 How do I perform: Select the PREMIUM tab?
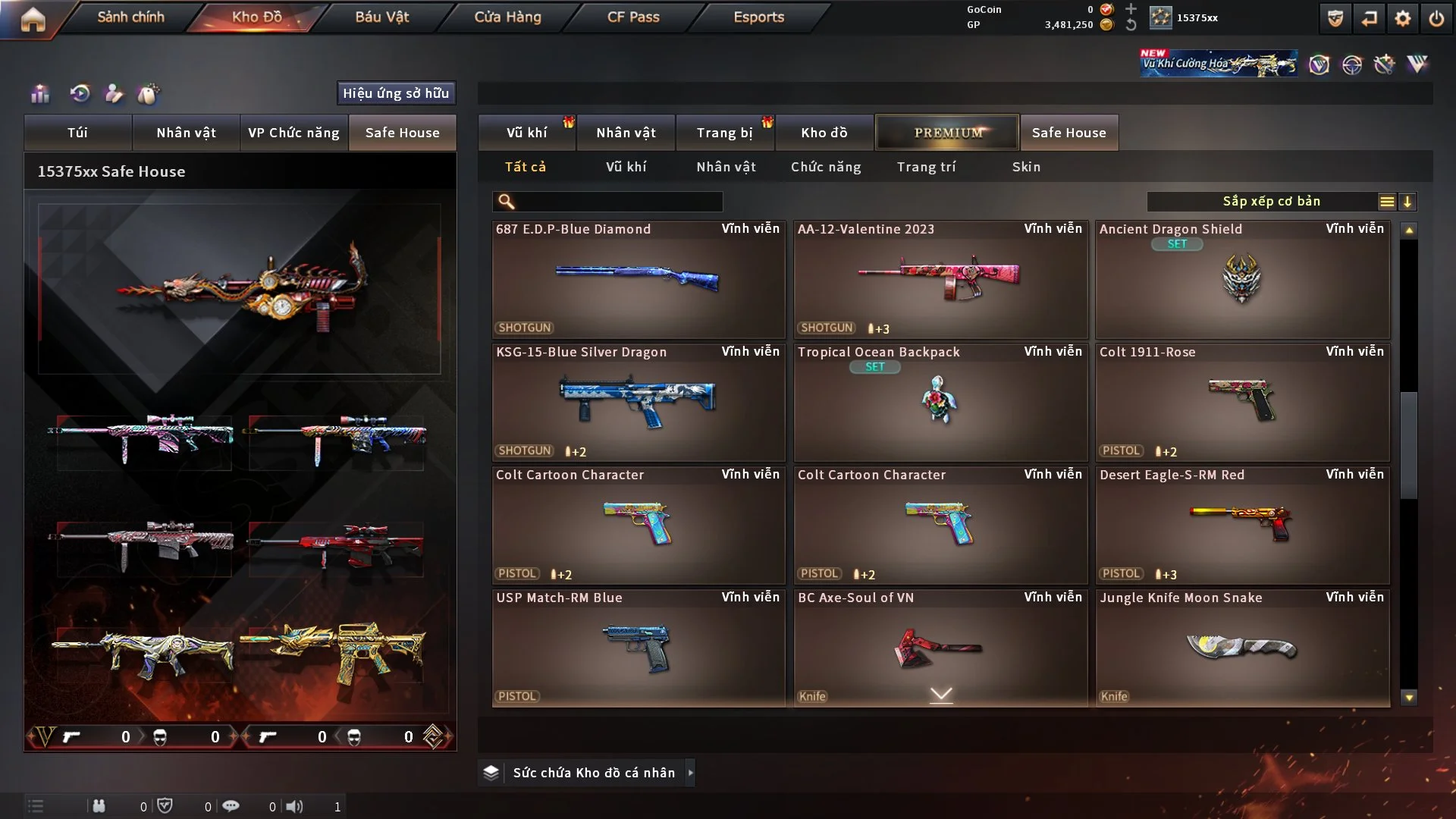[x=947, y=133]
